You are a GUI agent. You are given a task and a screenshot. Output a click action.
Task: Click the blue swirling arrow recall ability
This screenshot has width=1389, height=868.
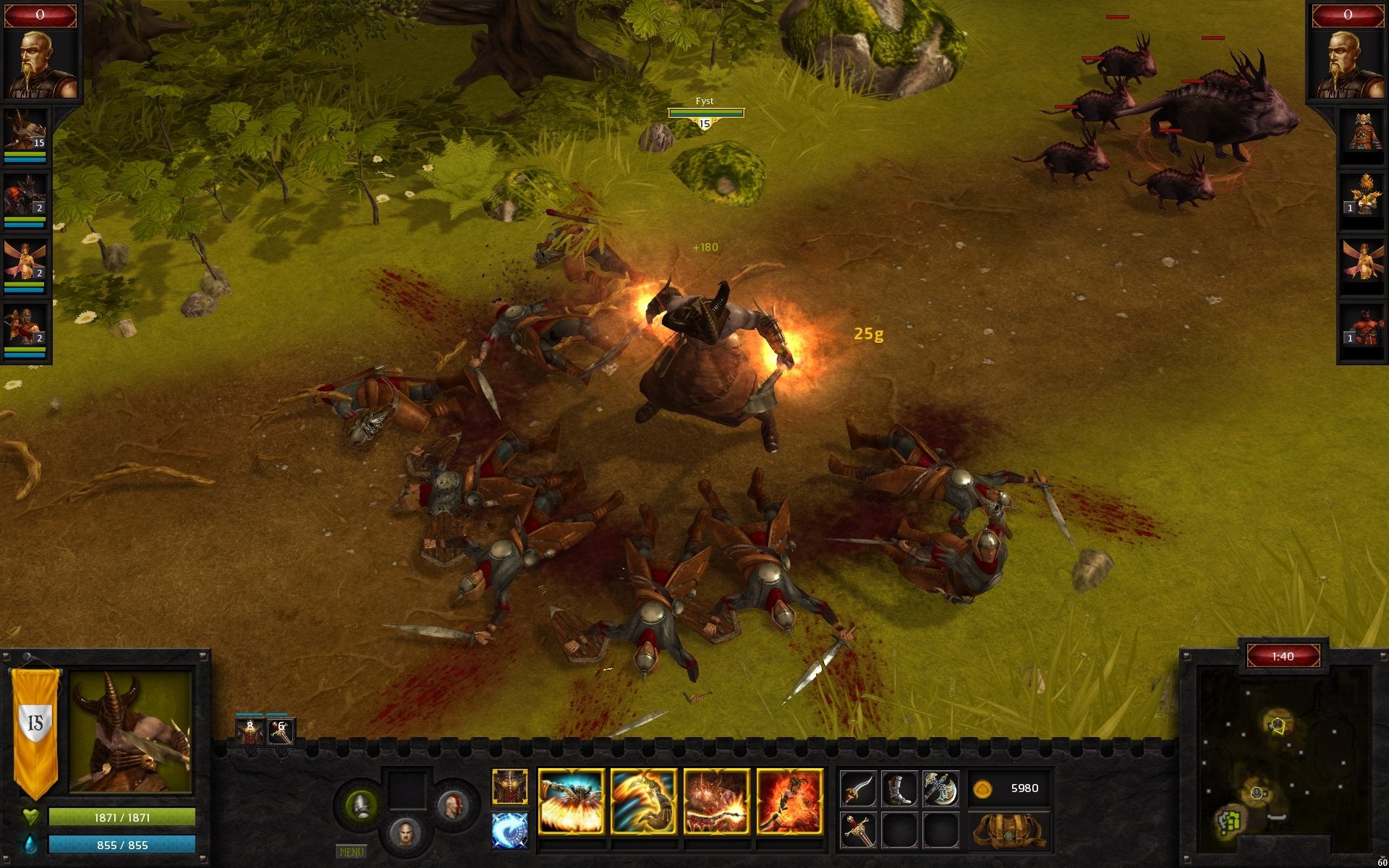(x=510, y=830)
